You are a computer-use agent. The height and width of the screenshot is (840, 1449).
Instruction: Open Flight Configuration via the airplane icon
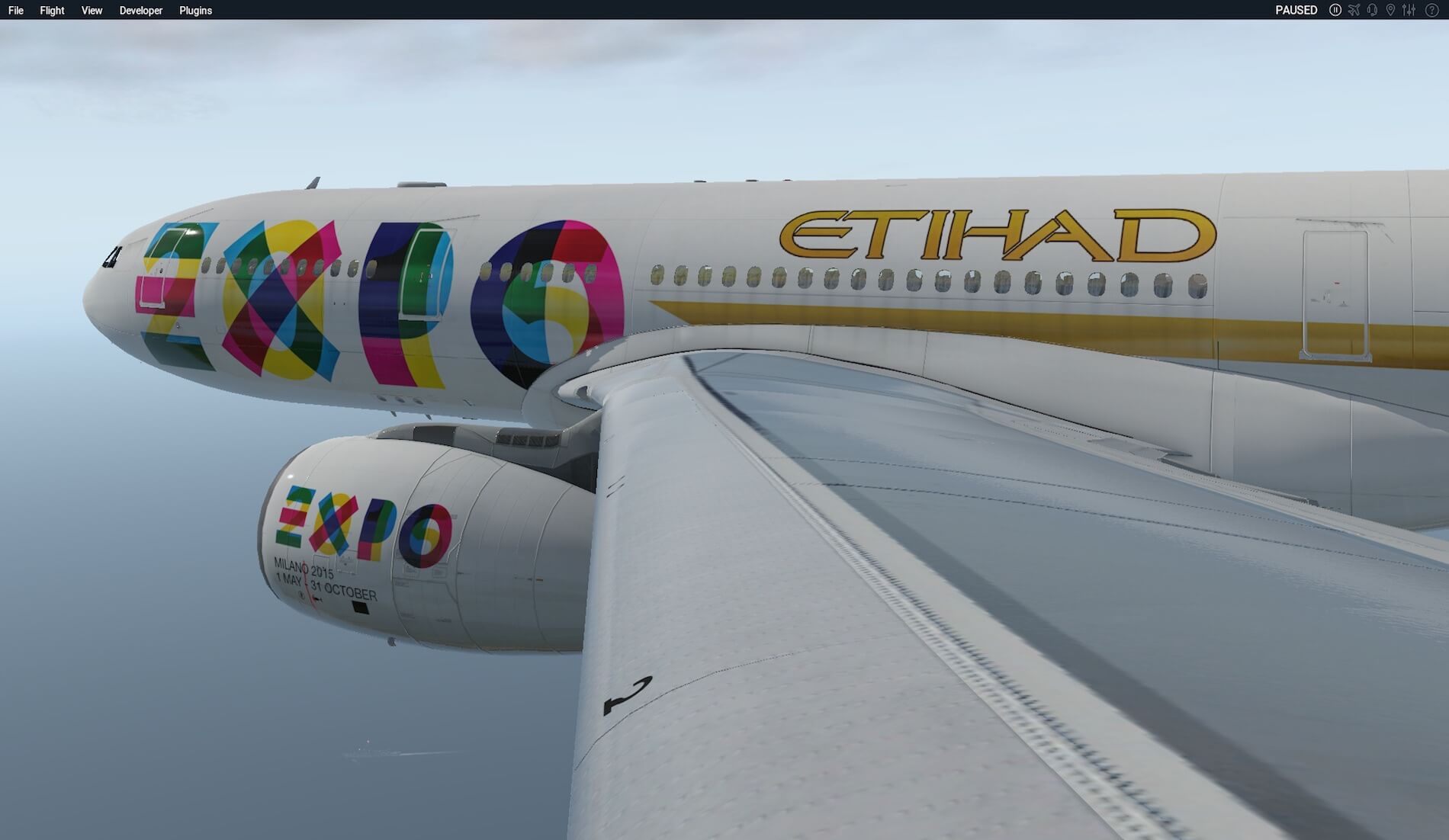[x=1354, y=10]
